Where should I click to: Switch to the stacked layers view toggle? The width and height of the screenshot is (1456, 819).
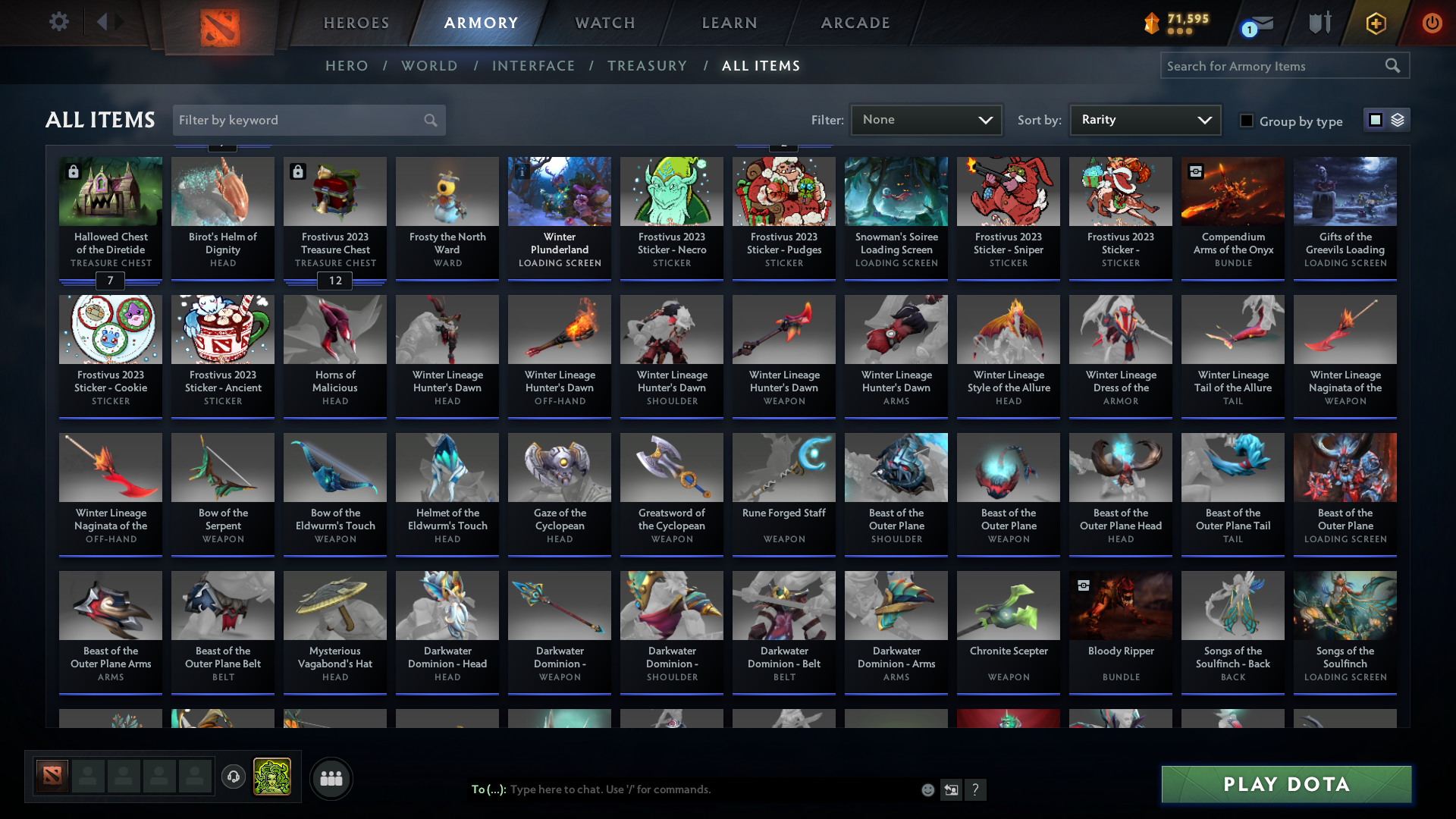(x=1398, y=119)
